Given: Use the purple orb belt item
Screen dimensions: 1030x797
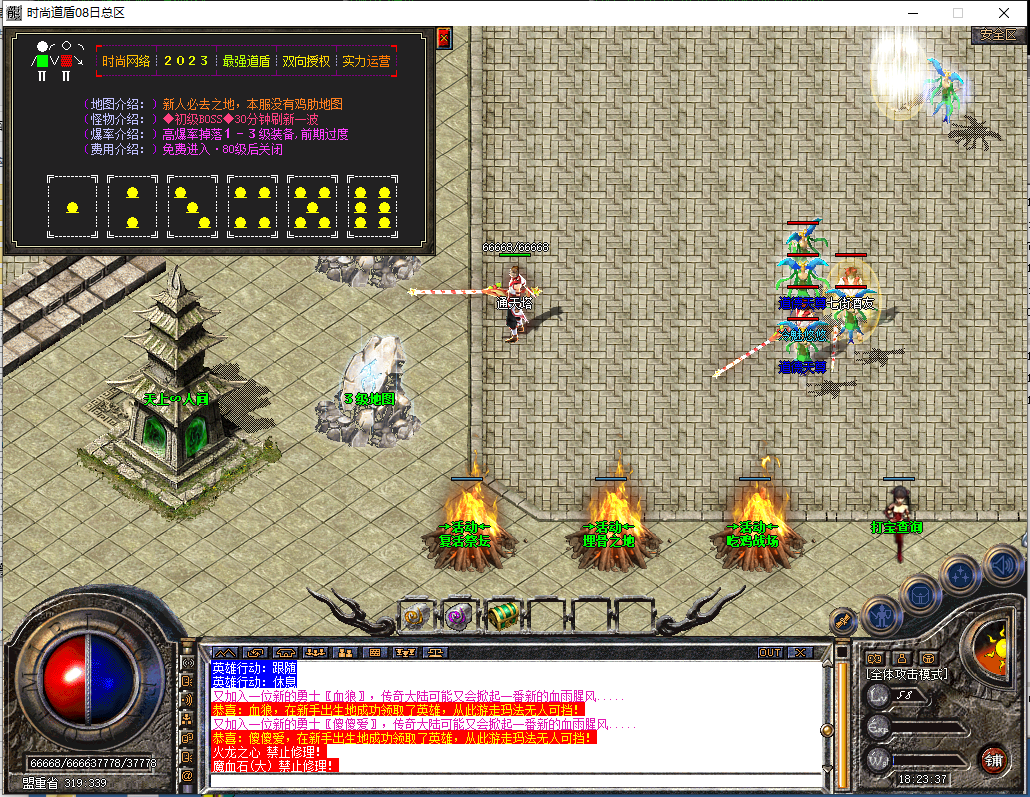Looking at the screenshot, I should 459,616.
